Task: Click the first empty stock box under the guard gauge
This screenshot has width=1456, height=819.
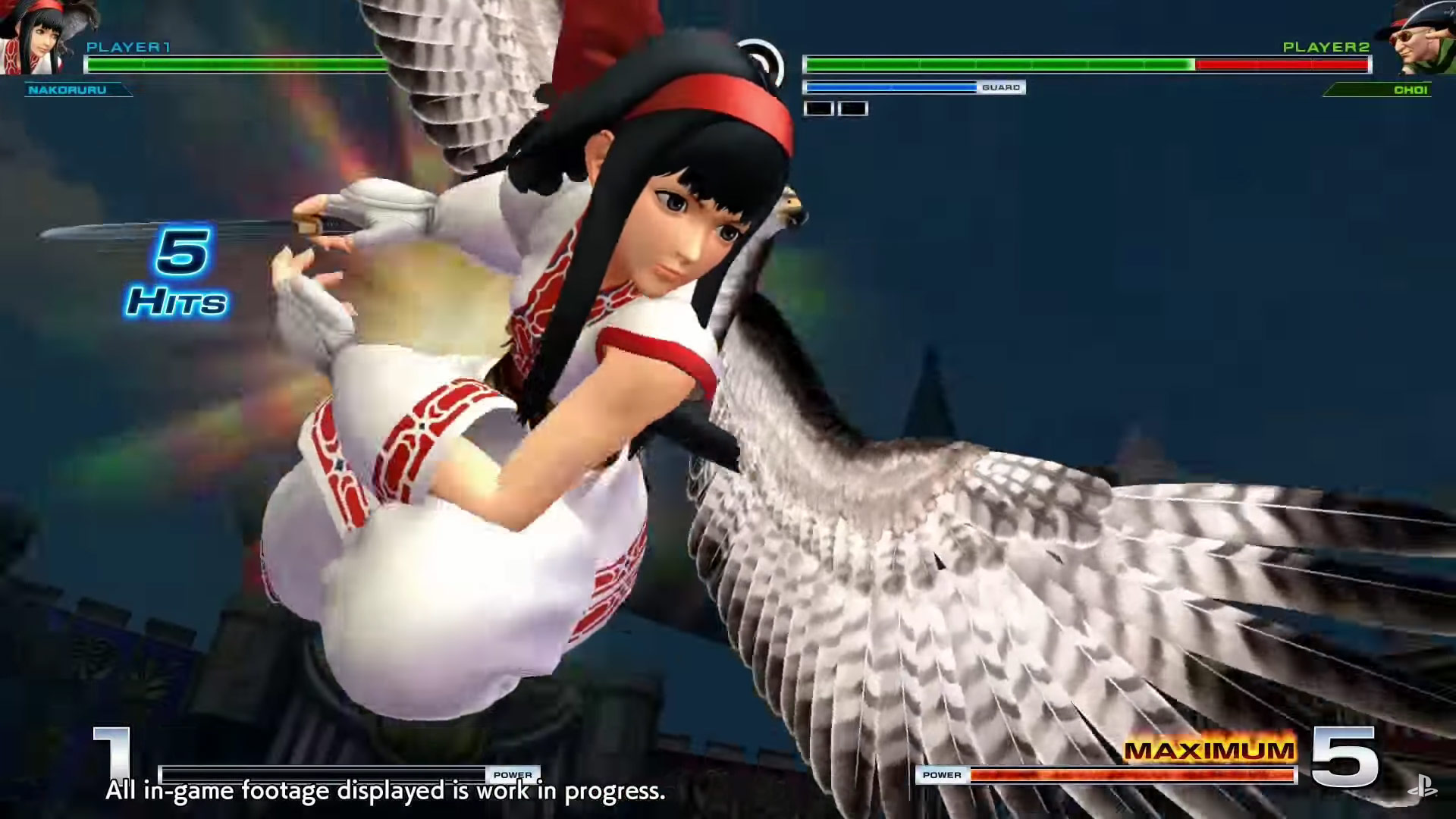Action: pos(817,108)
